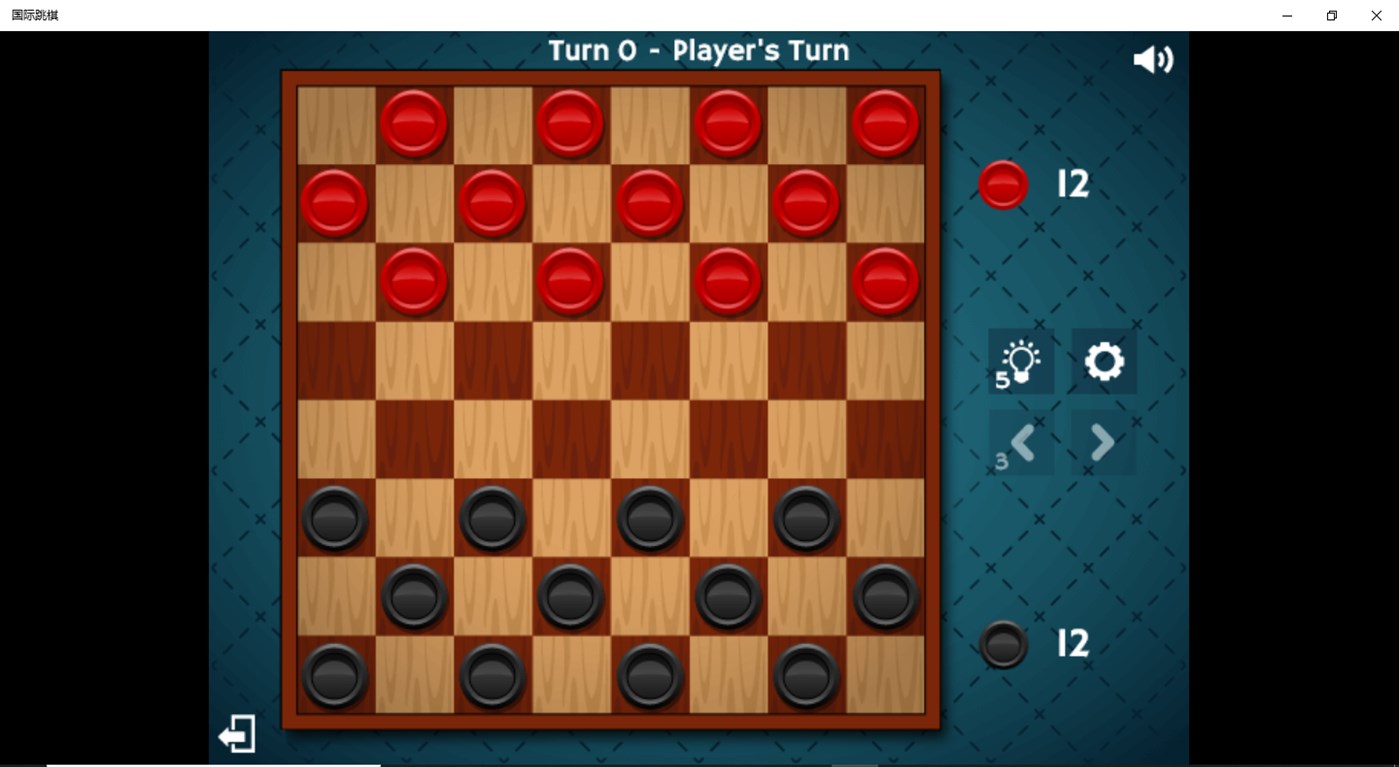This screenshot has height=767, width=1399.
Task: Open the settings gear icon
Action: pyautogui.click(x=1102, y=361)
